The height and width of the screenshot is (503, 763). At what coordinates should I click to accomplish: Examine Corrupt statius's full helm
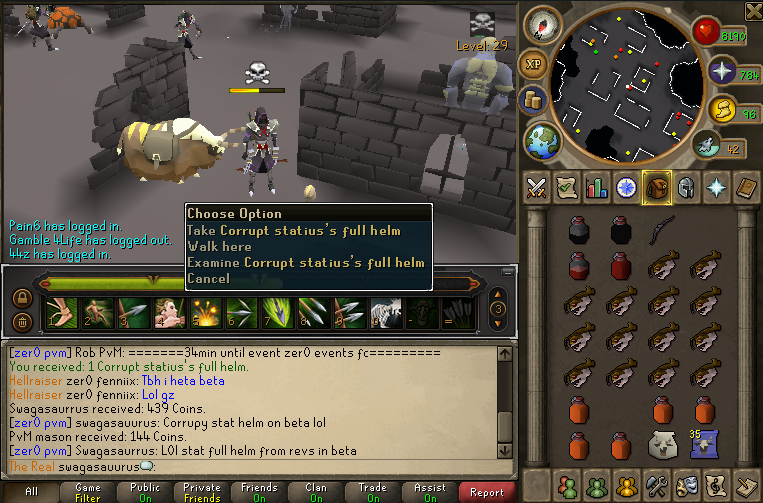(x=305, y=263)
